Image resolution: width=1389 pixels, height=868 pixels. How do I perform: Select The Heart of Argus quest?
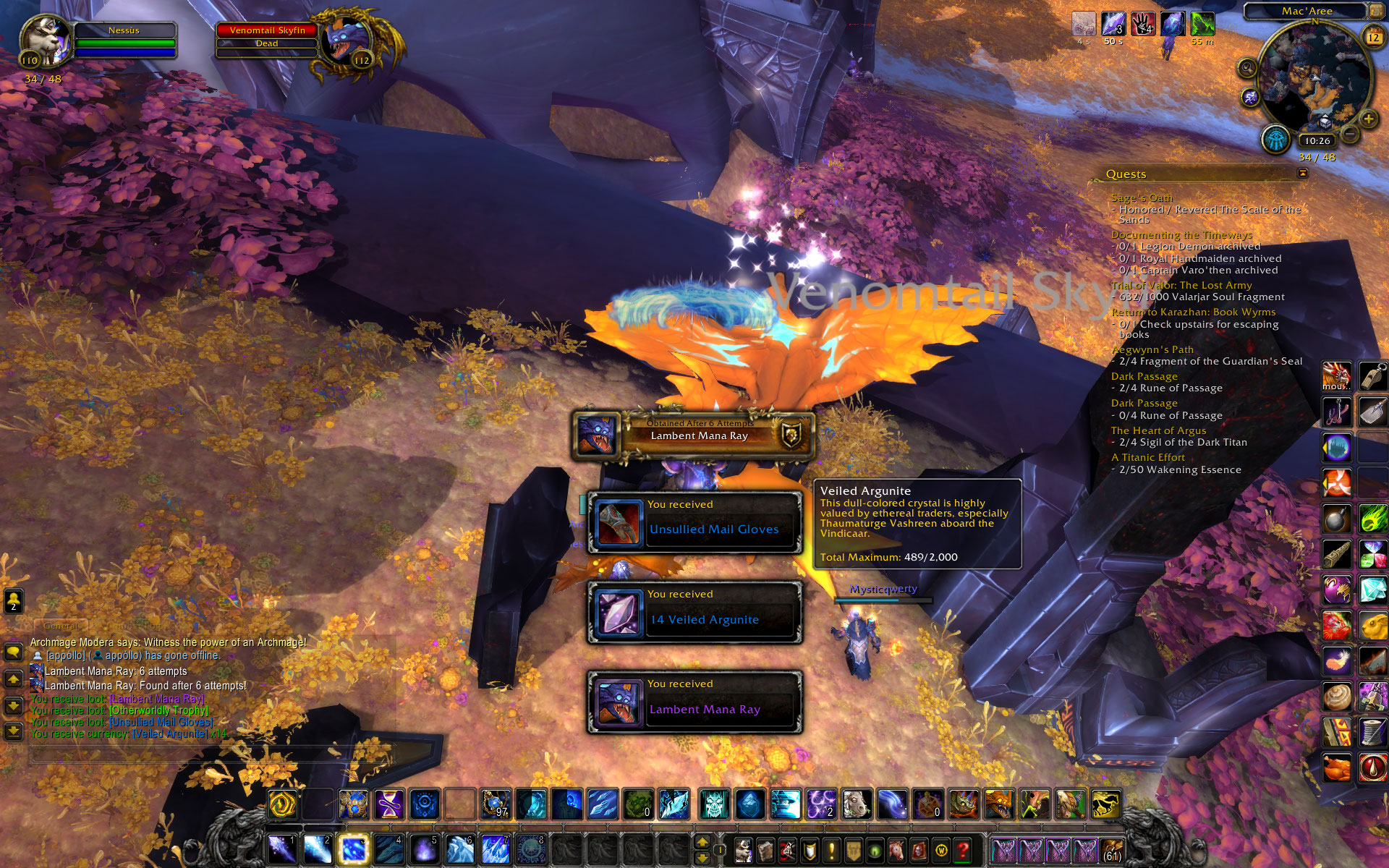(x=1158, y=430)
